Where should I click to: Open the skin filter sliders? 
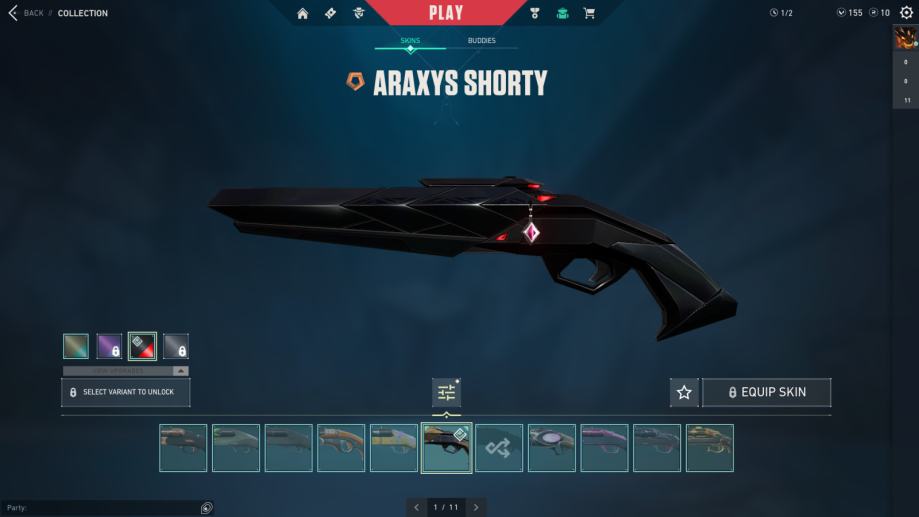[x=446, y=393]
